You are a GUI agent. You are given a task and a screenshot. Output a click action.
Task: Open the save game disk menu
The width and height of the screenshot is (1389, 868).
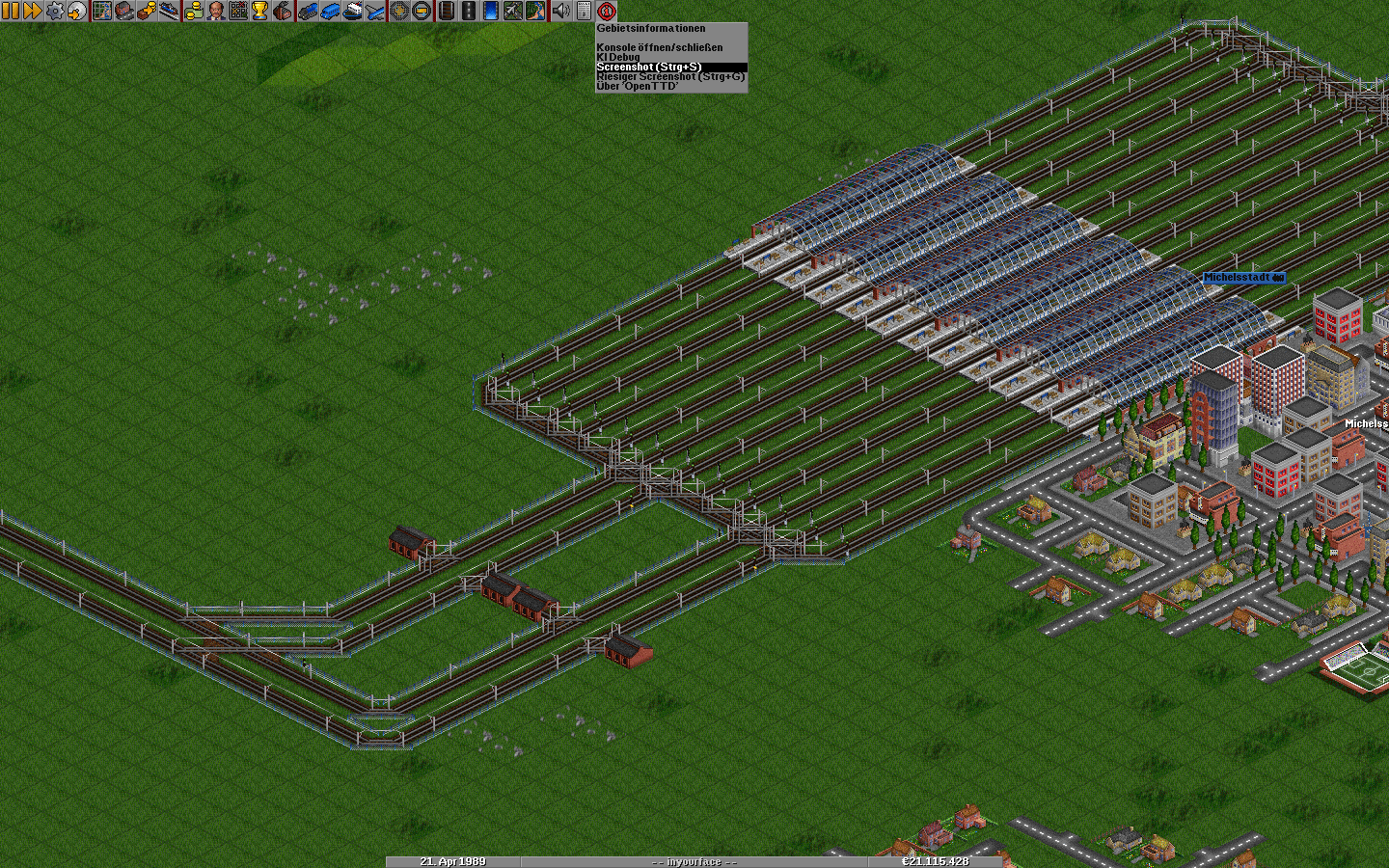click(x=77, y=11)
